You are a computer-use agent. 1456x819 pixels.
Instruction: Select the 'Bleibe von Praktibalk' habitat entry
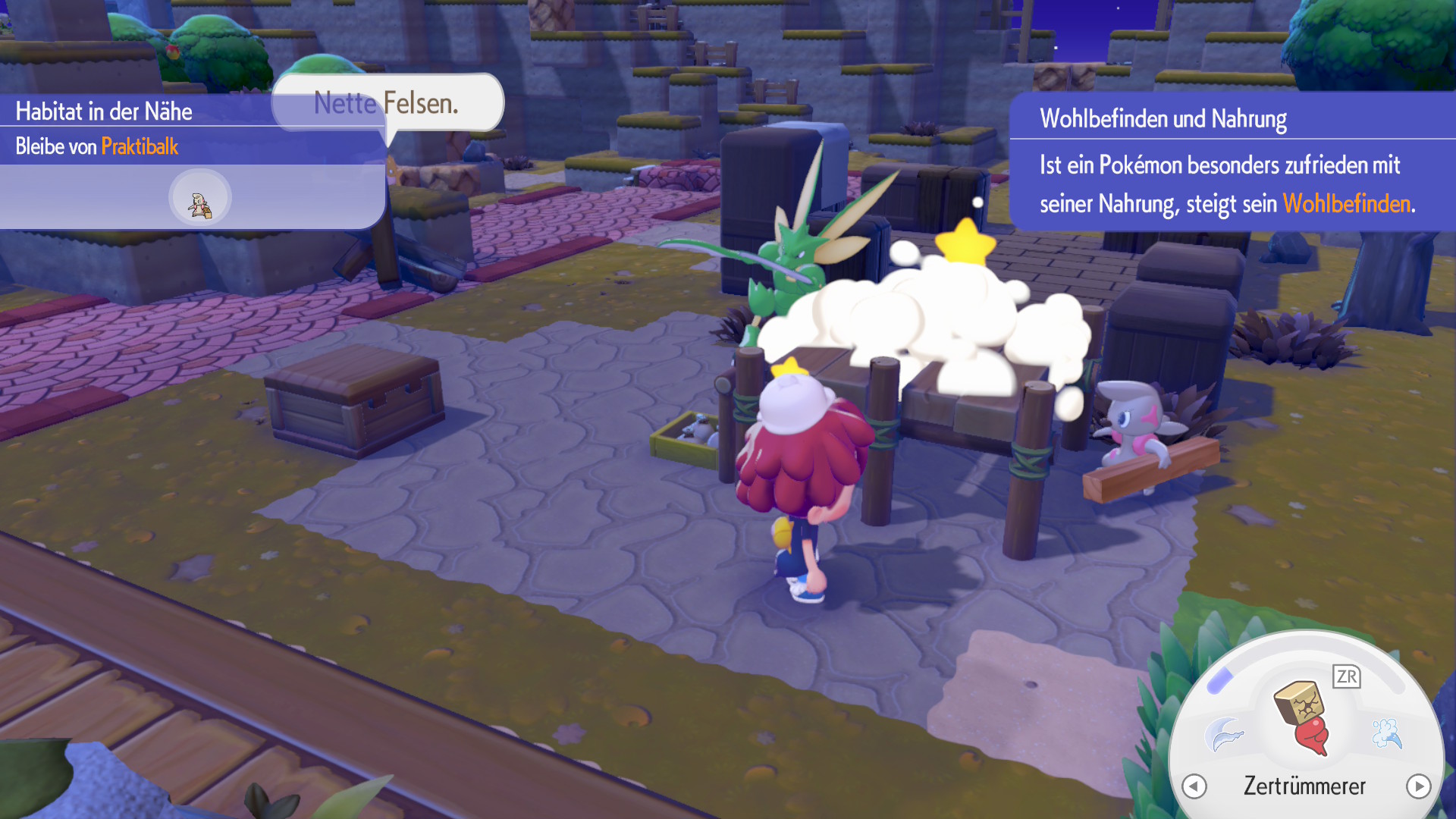[x=97, y=146]
